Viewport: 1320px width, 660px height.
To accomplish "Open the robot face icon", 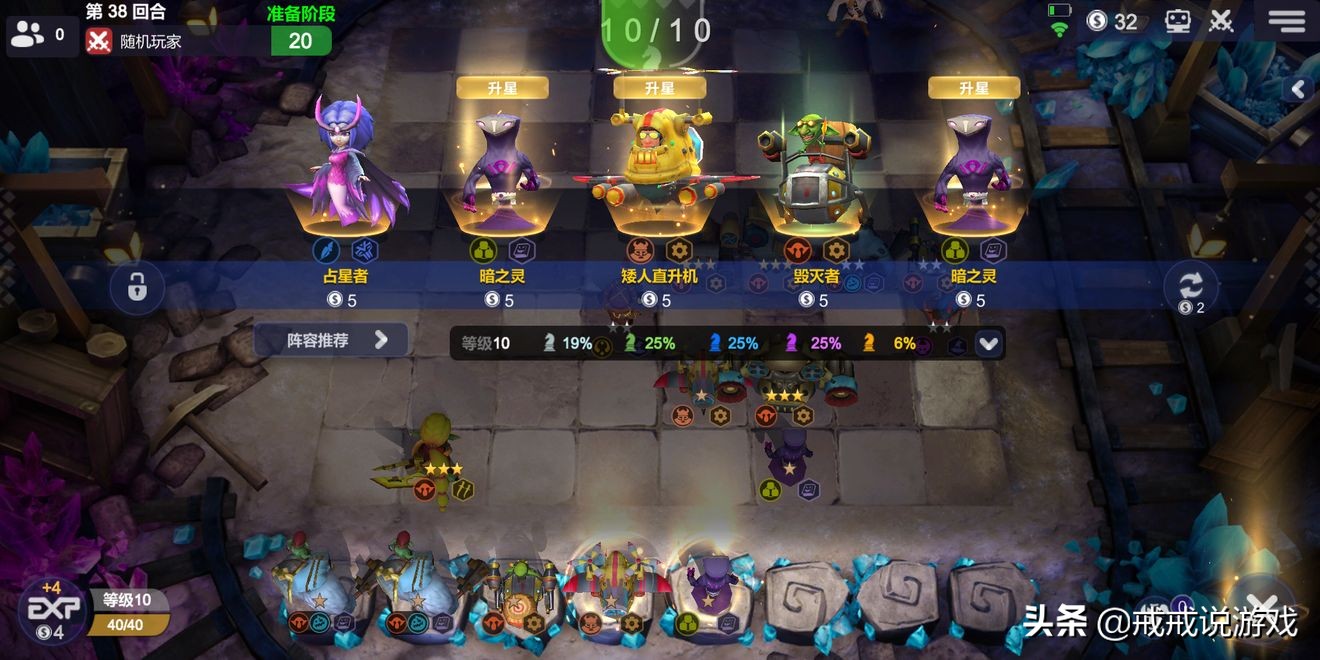I will pos(1178,21).
